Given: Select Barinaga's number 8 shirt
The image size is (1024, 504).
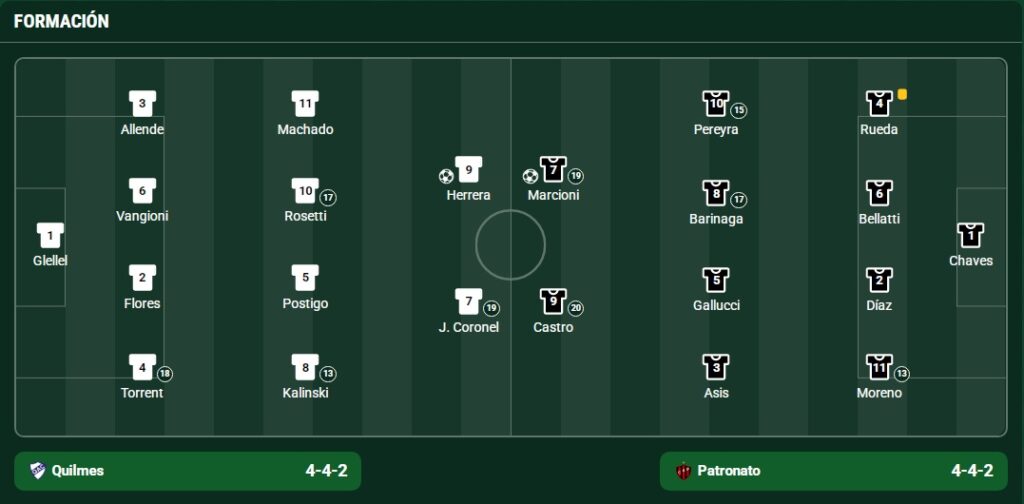Looking at the screenshot, I should click(716, 193).
